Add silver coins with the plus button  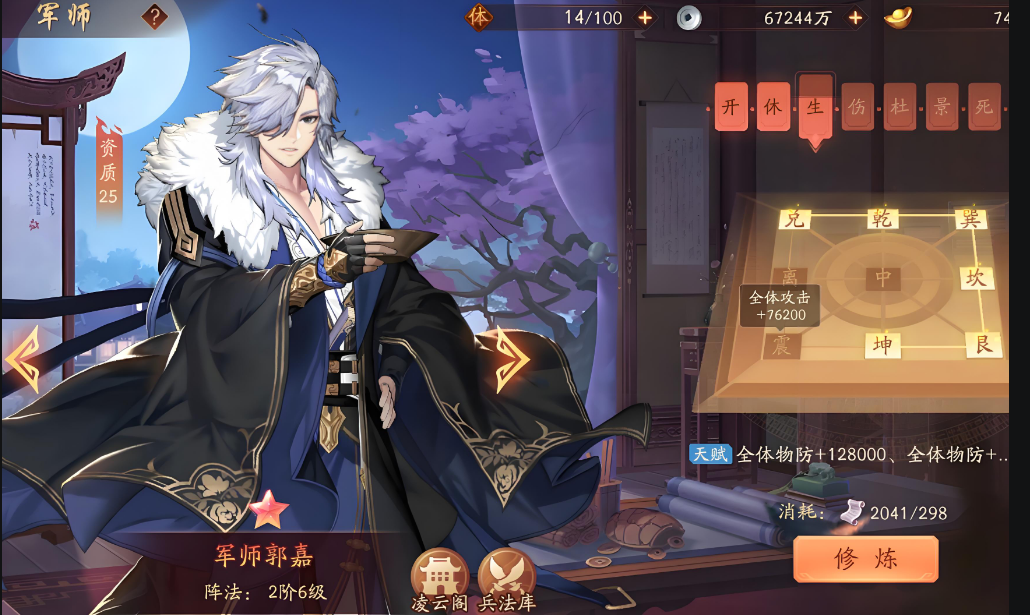coord(855,17)
